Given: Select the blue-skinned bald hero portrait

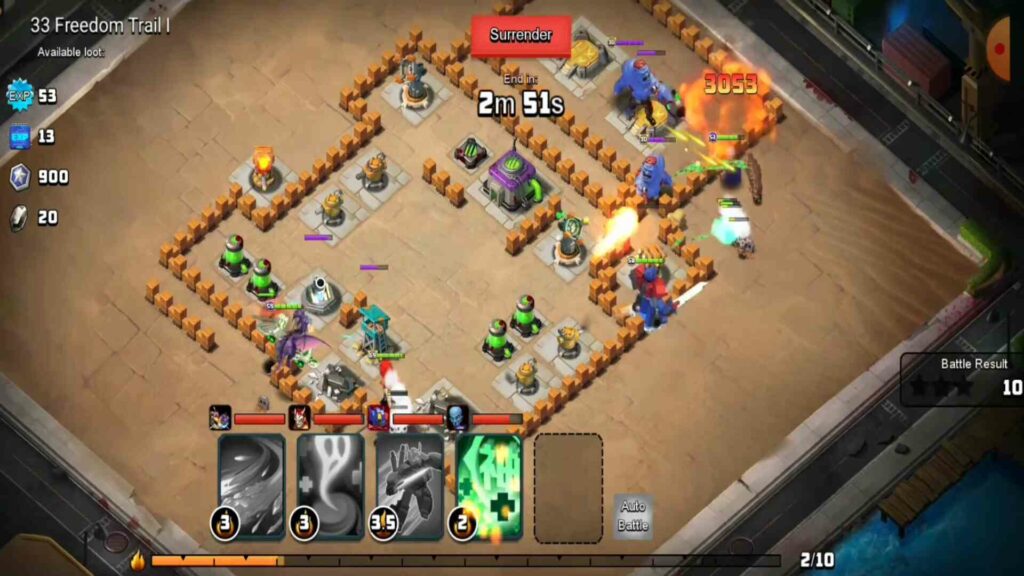Looking at the screenshot, I should click(x=457, y=418).
